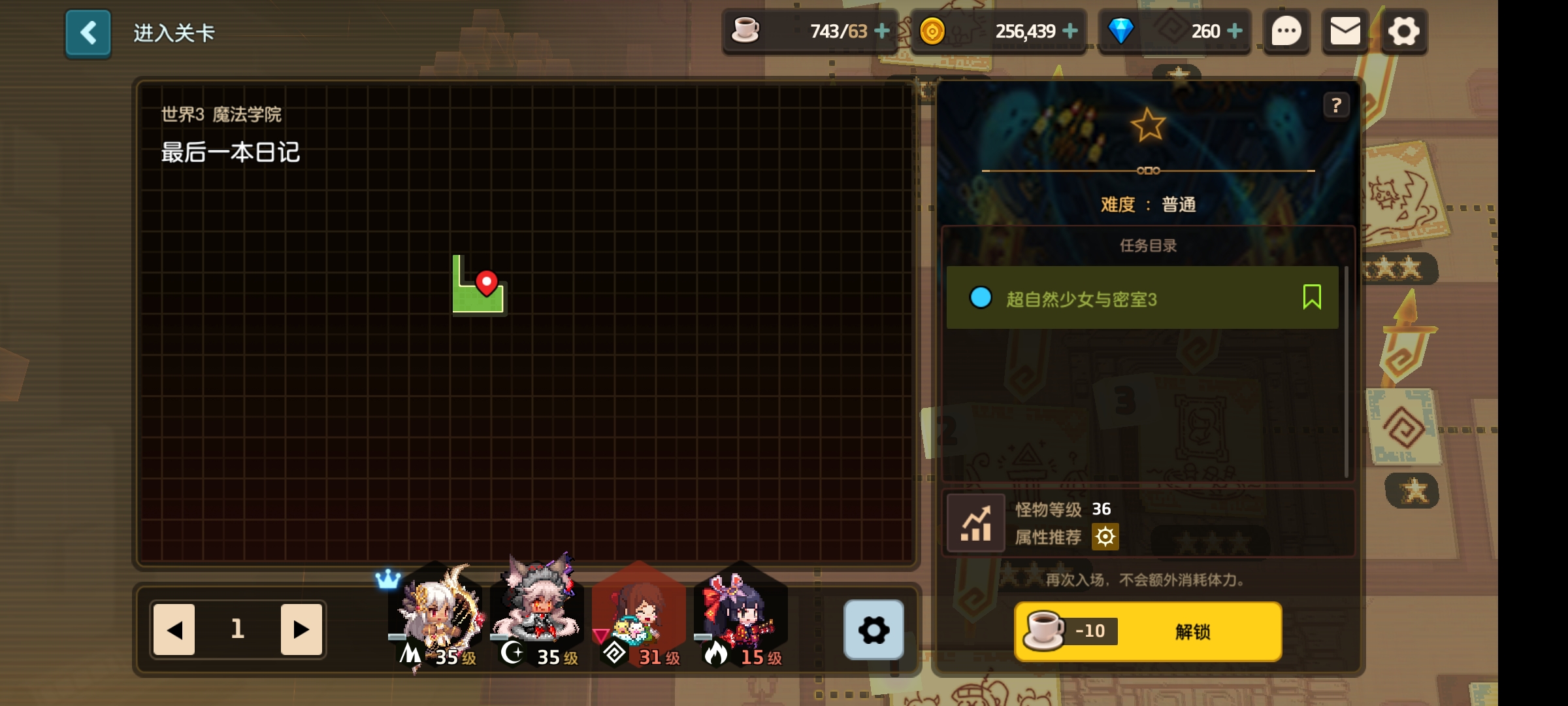Viewport: 1568px width, 706px height.
Task: Go back using the arrow button
Action: coord(88,33)
